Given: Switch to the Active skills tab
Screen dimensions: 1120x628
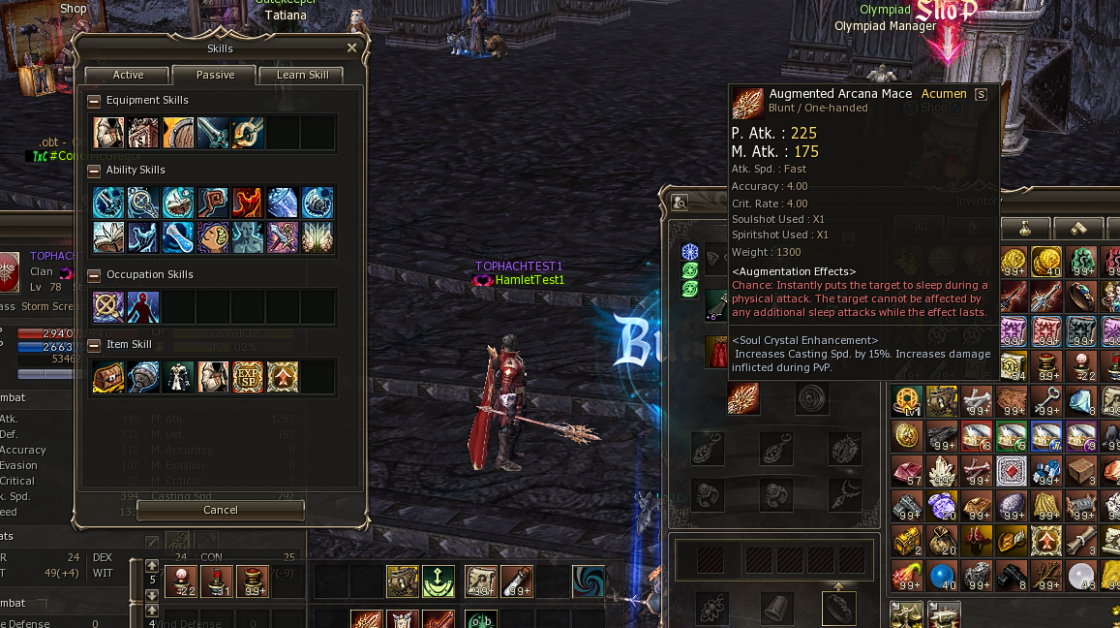Looking at the screenshot, I should click(127, 75).
